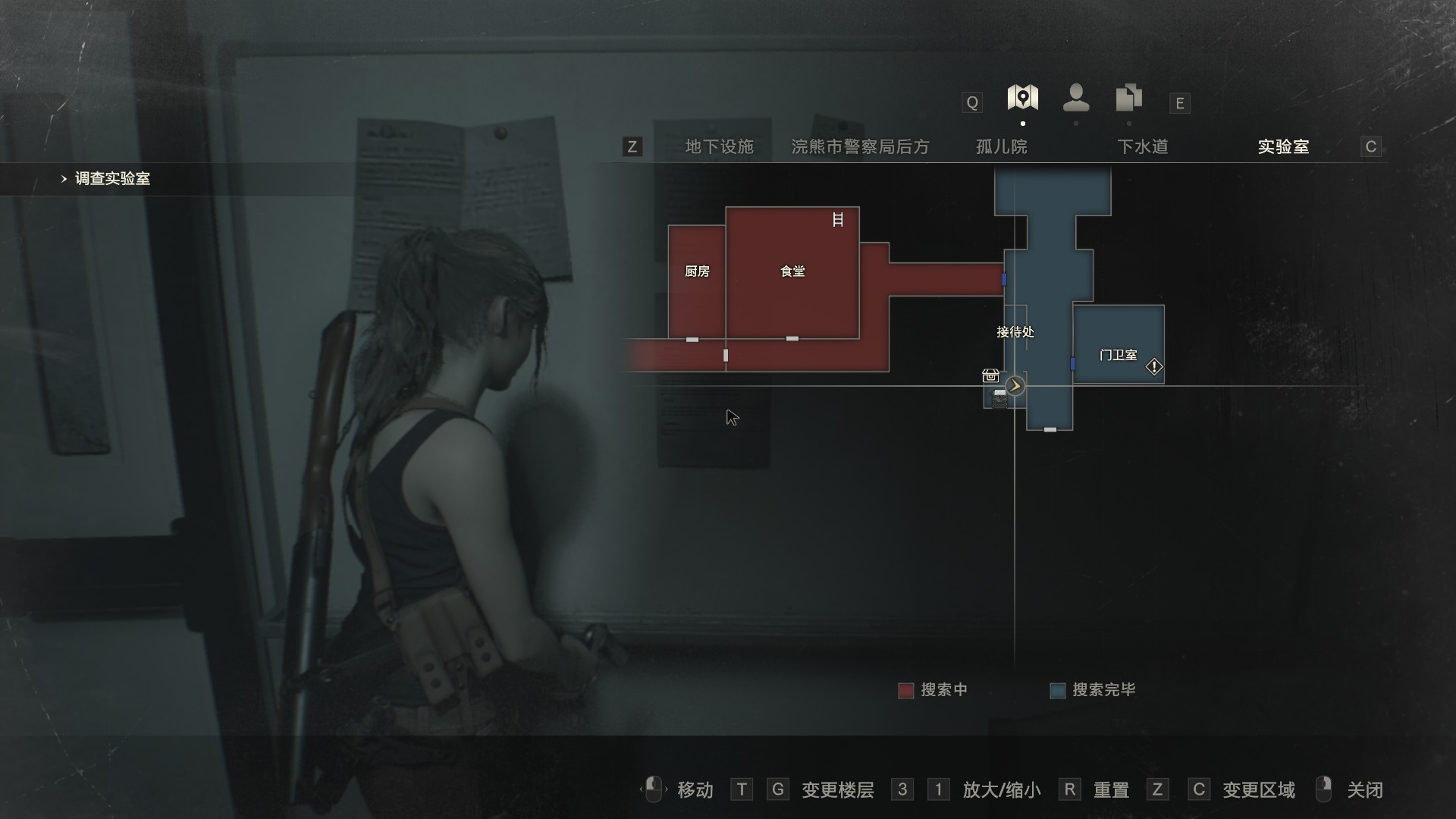
Task: Choose the 孤儿院 area tab
Action: (x=1001, y=146)
